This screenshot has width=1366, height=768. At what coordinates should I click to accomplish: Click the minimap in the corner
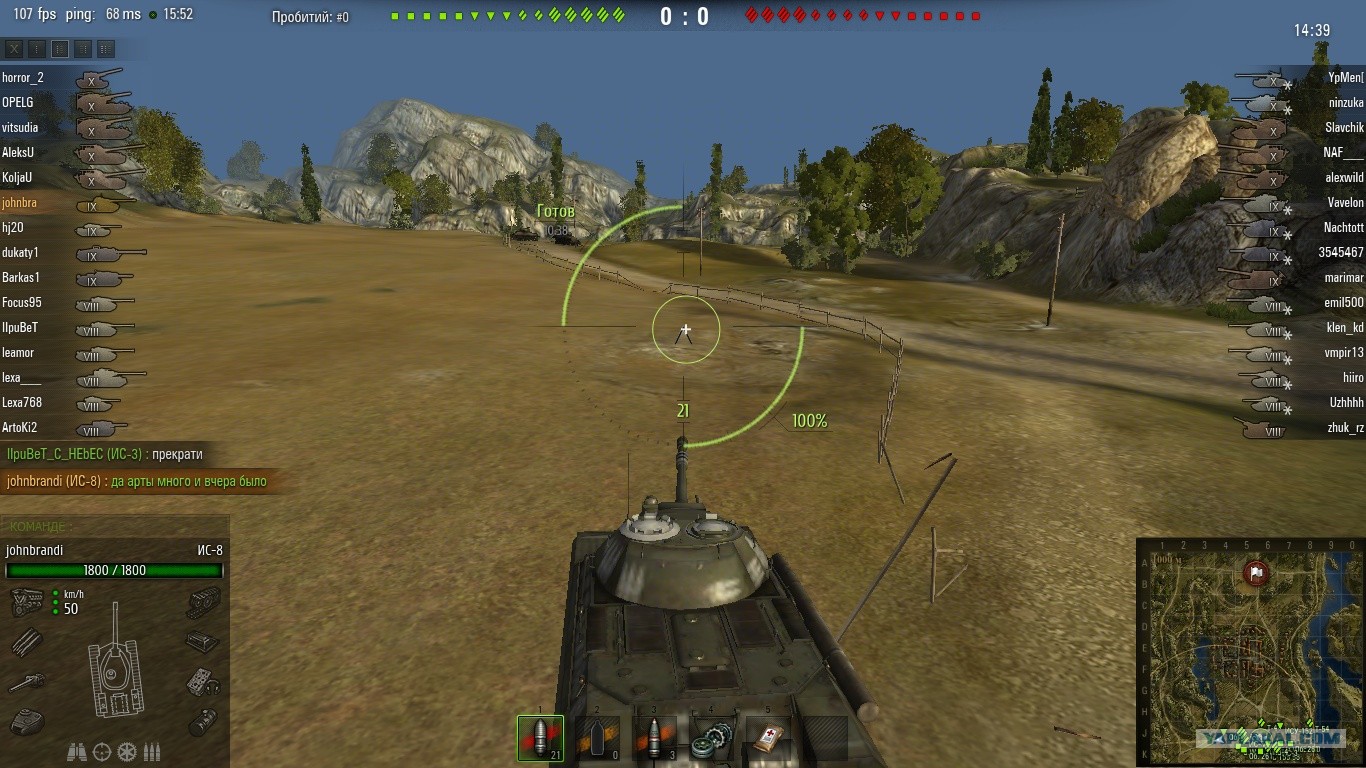[1250, 651]
